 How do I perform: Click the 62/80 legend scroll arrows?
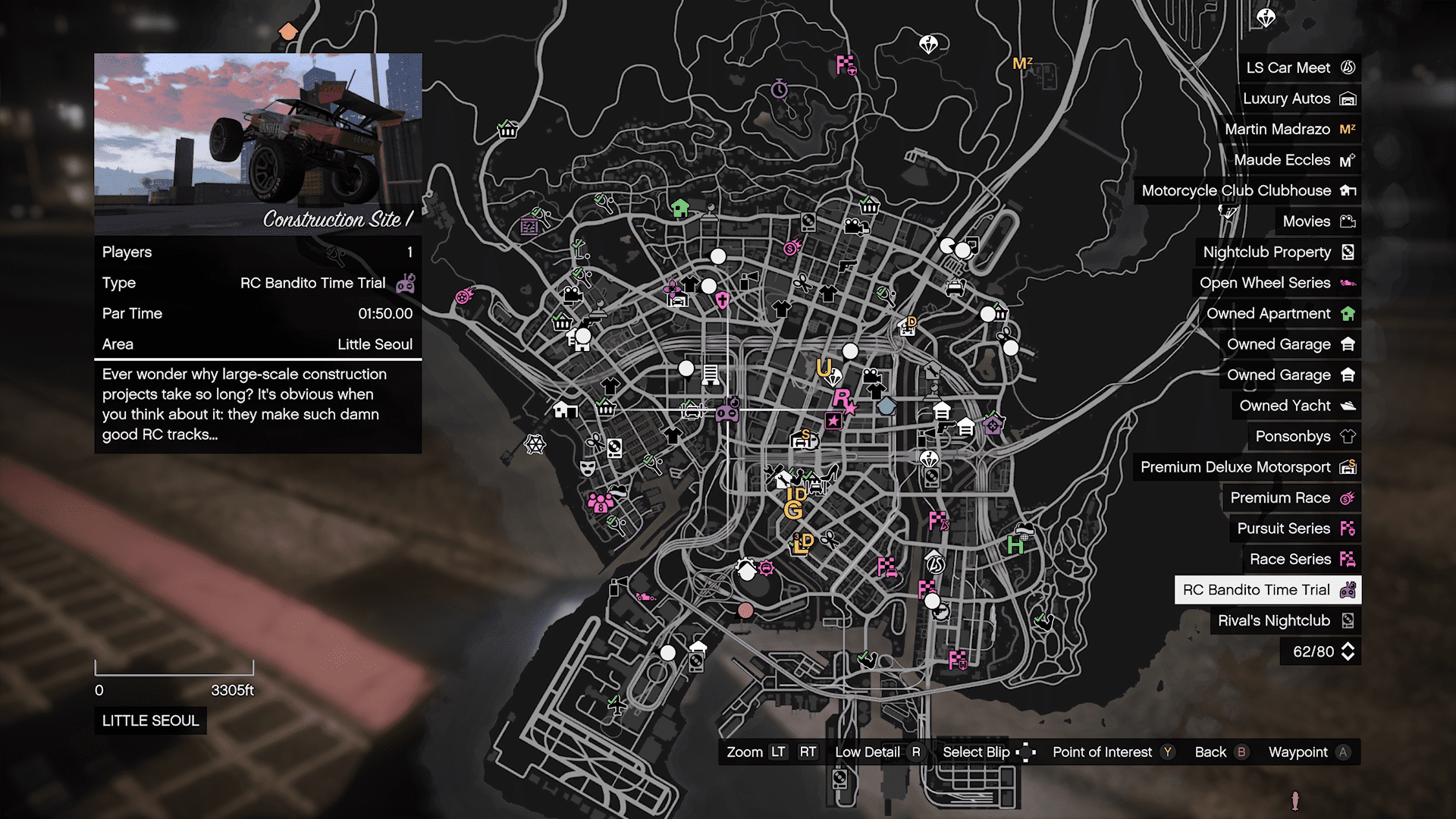(1348, 651)
